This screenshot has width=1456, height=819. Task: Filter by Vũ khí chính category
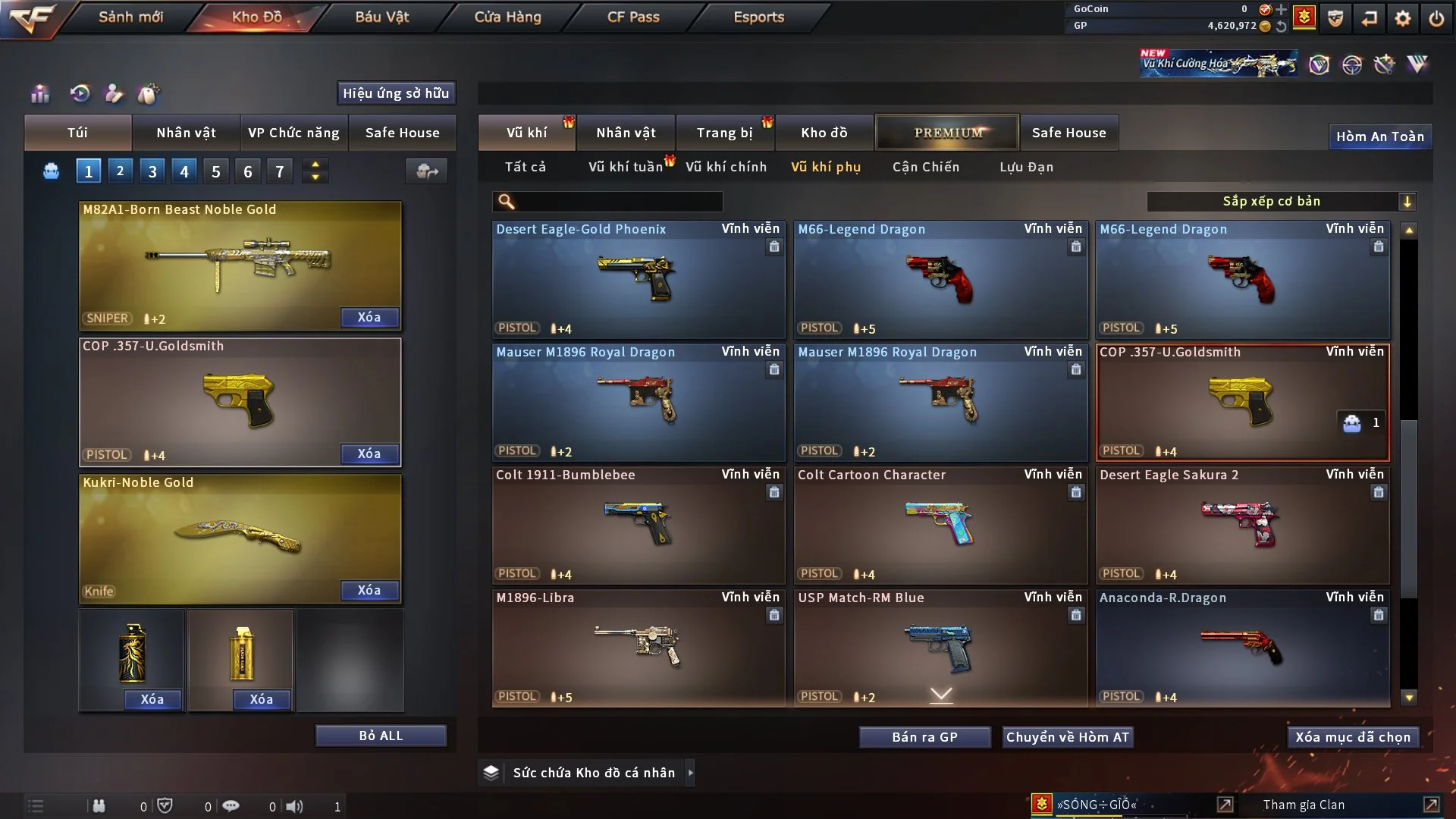coord(726,167)
